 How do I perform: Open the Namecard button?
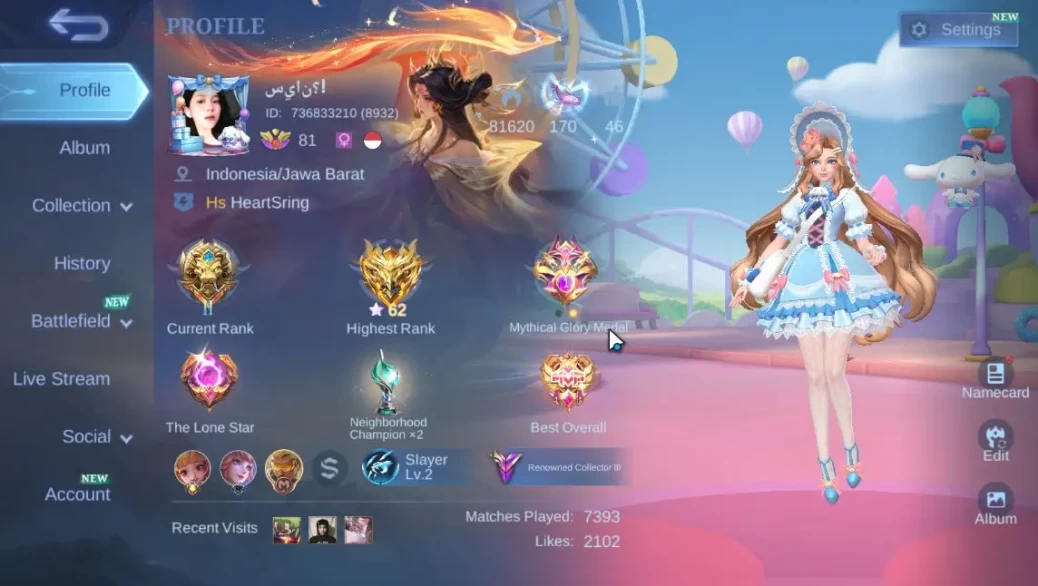click(995, 379)
